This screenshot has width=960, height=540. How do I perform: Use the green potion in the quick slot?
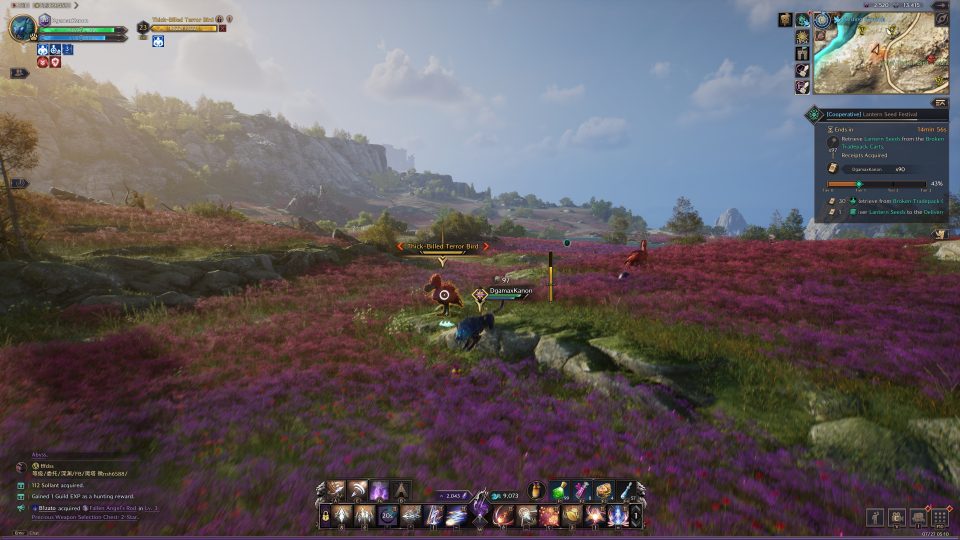(x=563, y=491)
